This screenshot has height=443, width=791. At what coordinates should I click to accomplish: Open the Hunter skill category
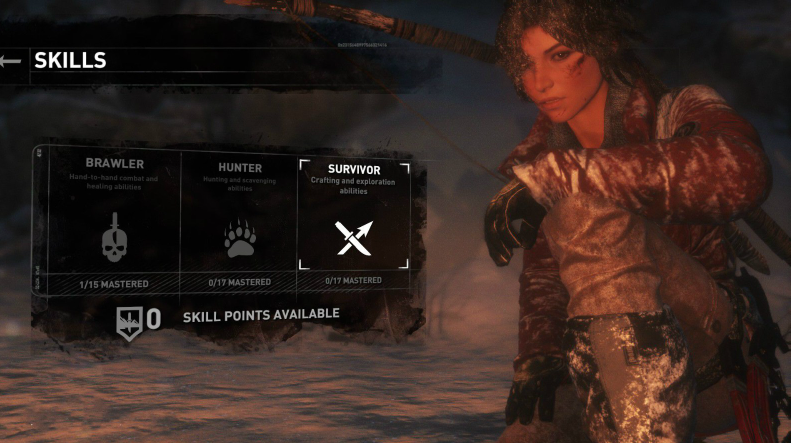click(239, 220)
